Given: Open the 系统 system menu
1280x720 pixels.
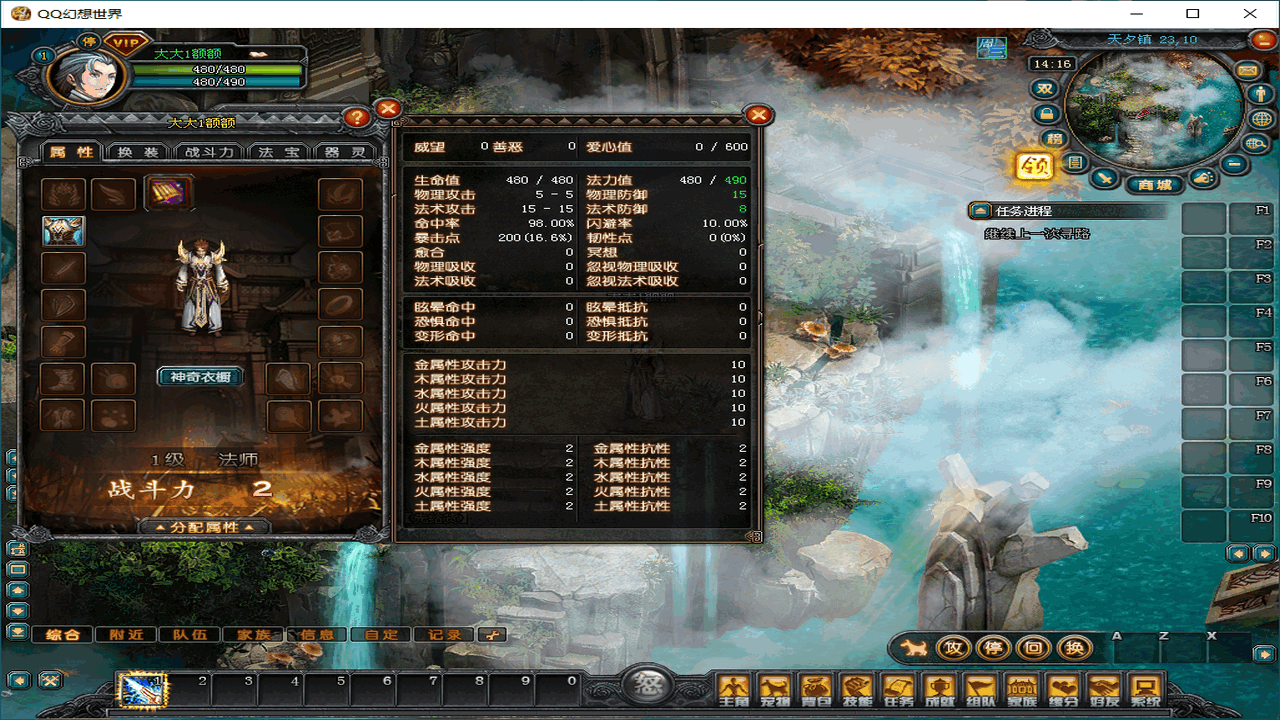Looking at the screenshot, I should tap(1145, 689).
